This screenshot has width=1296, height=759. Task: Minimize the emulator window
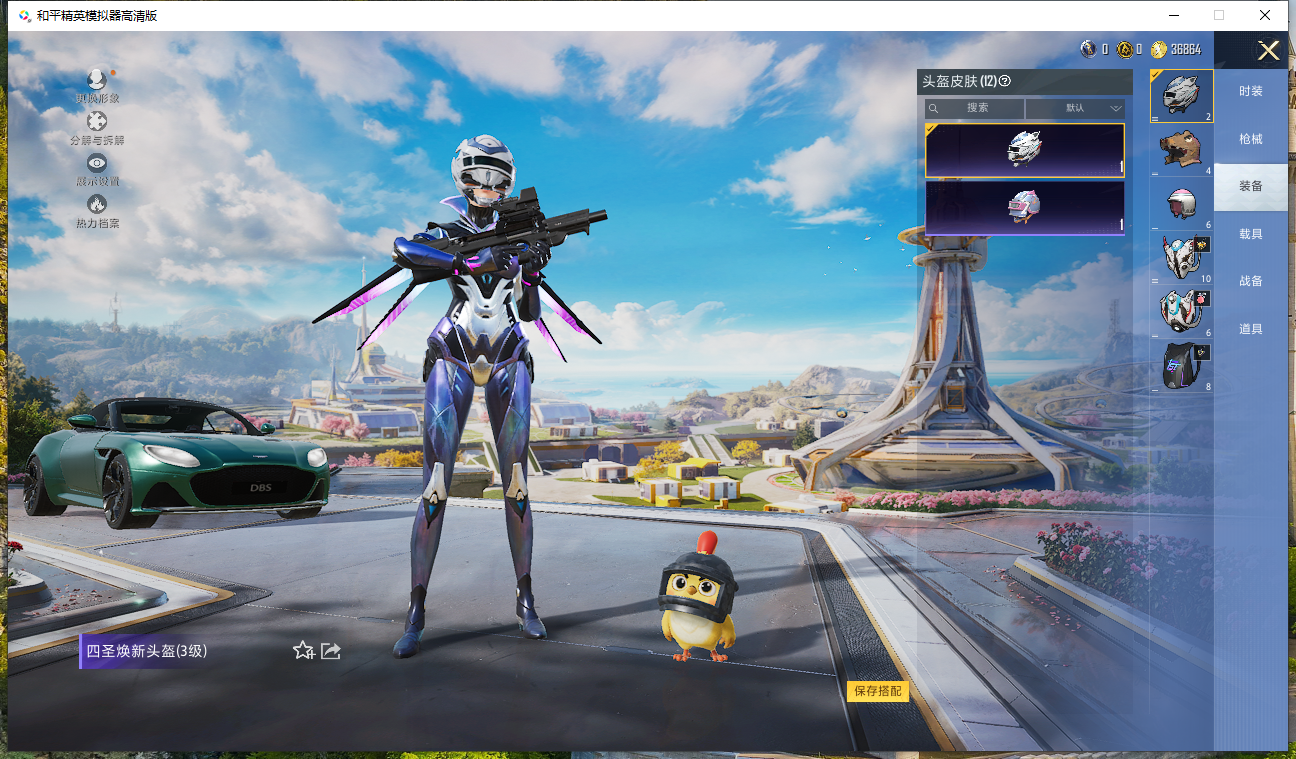1172,15
